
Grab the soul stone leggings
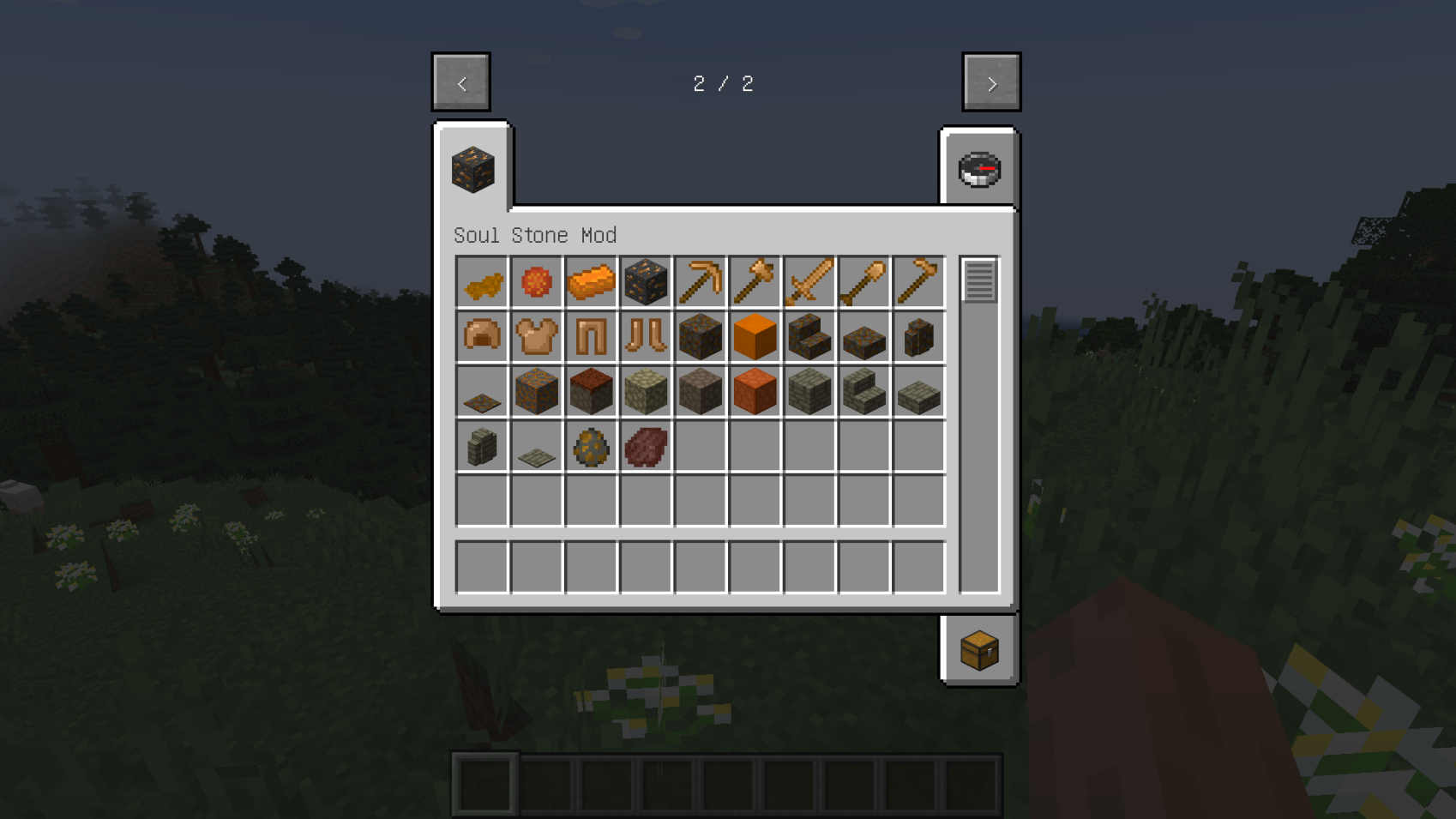[x=591, y=336]
